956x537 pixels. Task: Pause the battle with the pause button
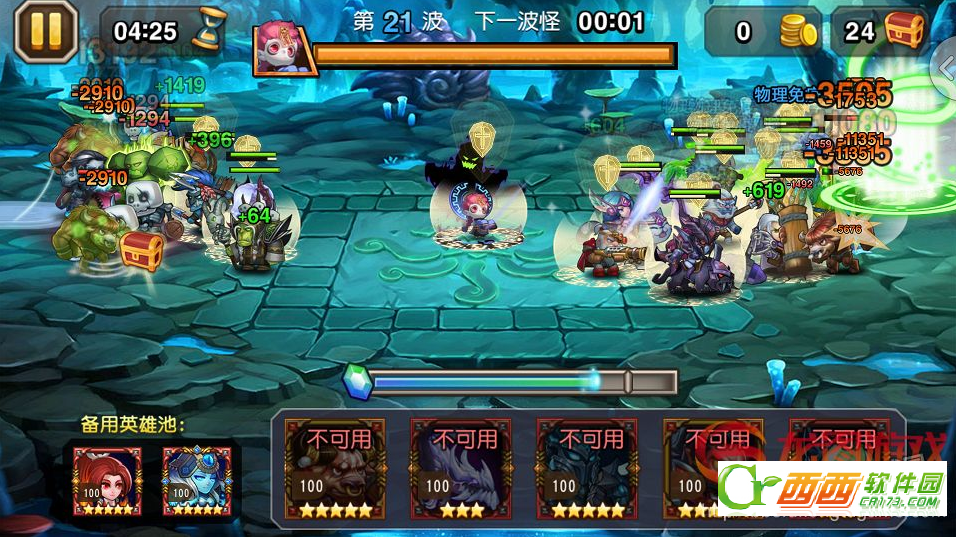coord(45,31)
